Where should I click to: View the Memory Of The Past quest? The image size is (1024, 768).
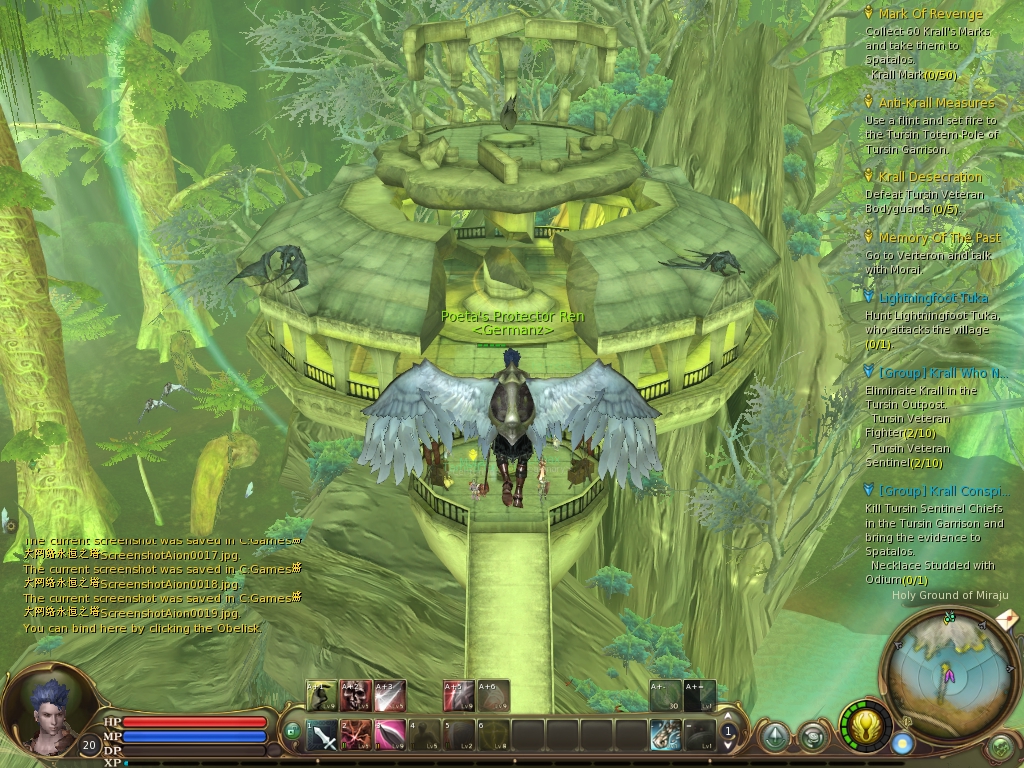tap(939, 238)
